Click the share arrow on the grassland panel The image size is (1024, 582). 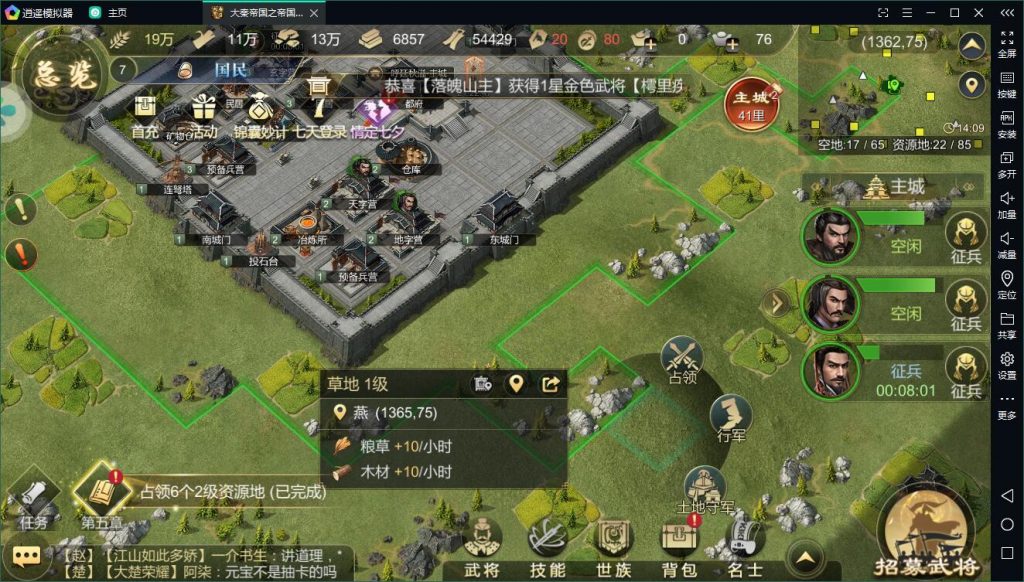(x=550, y=384)
